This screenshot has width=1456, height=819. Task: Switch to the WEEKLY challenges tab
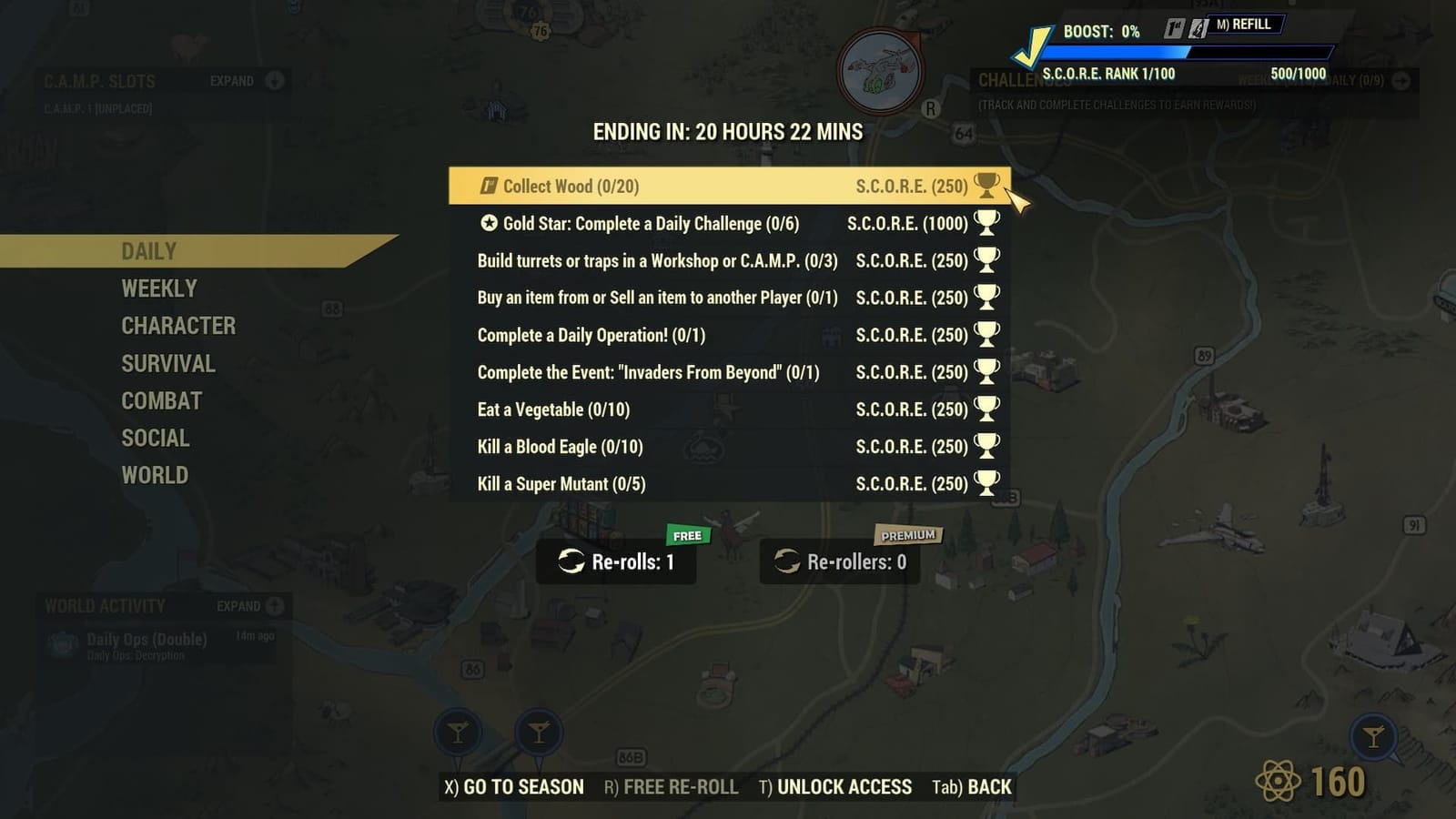160,288
